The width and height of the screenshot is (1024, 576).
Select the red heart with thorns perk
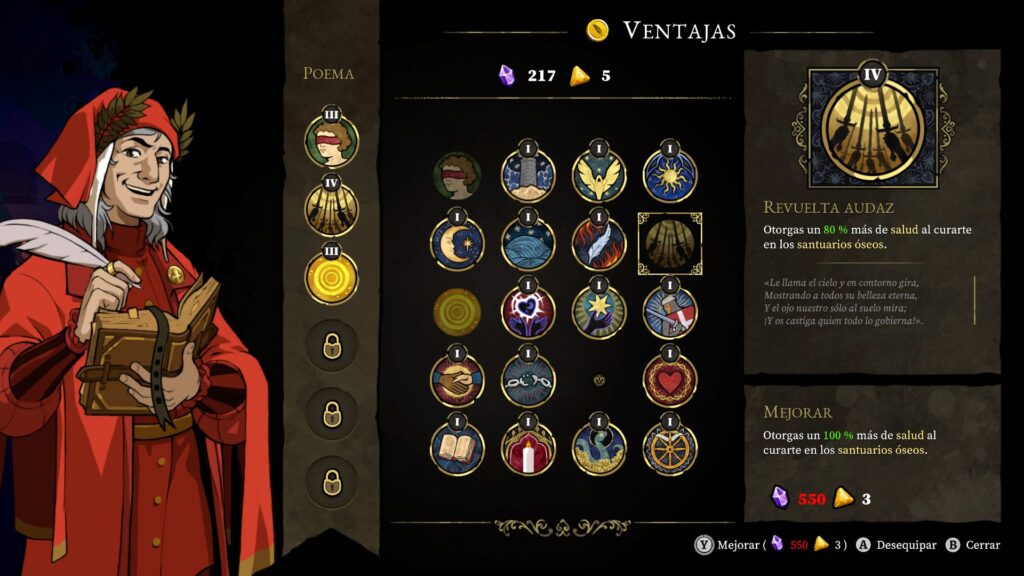(x=670, y=380)
